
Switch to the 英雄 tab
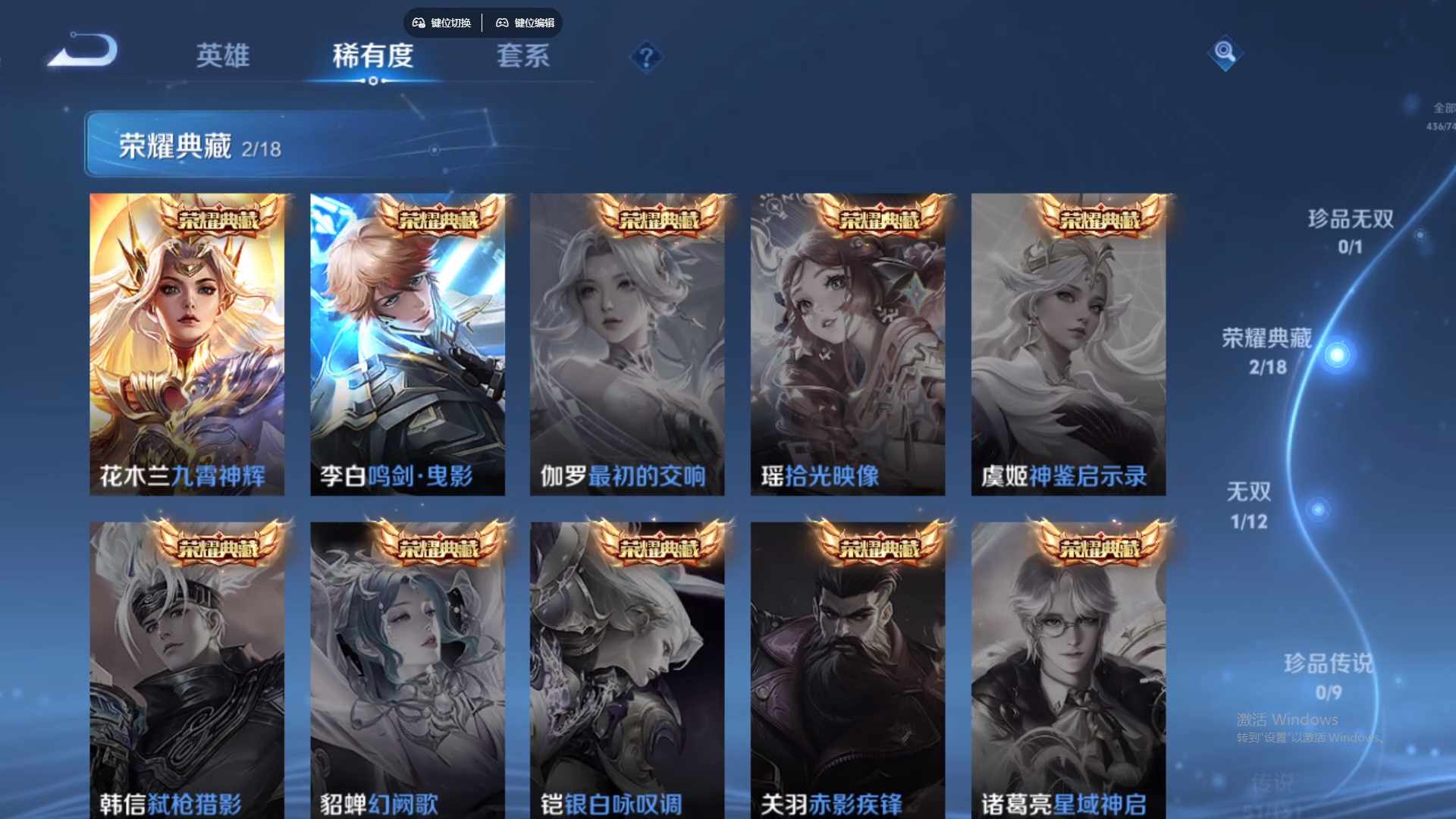[x=224, y=57]
